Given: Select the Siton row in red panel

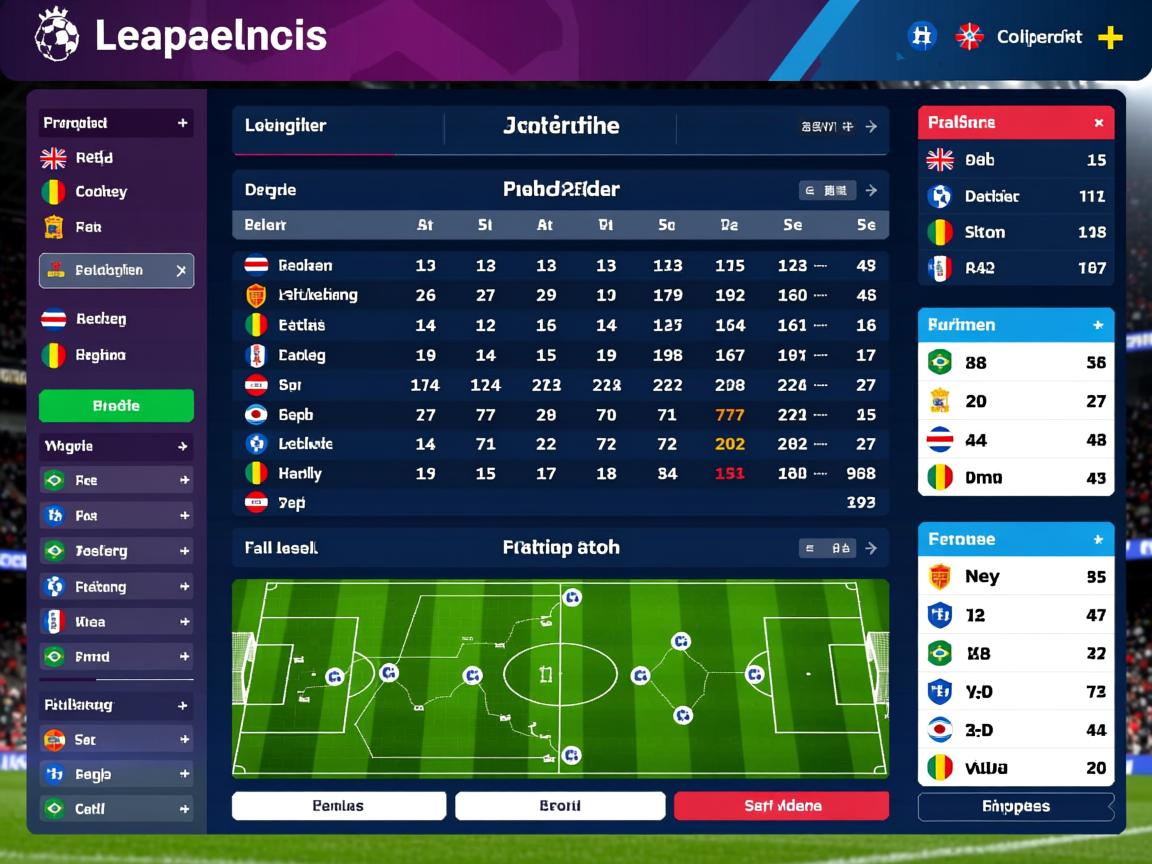Looking at the screenshot, I should point(1015,233).
